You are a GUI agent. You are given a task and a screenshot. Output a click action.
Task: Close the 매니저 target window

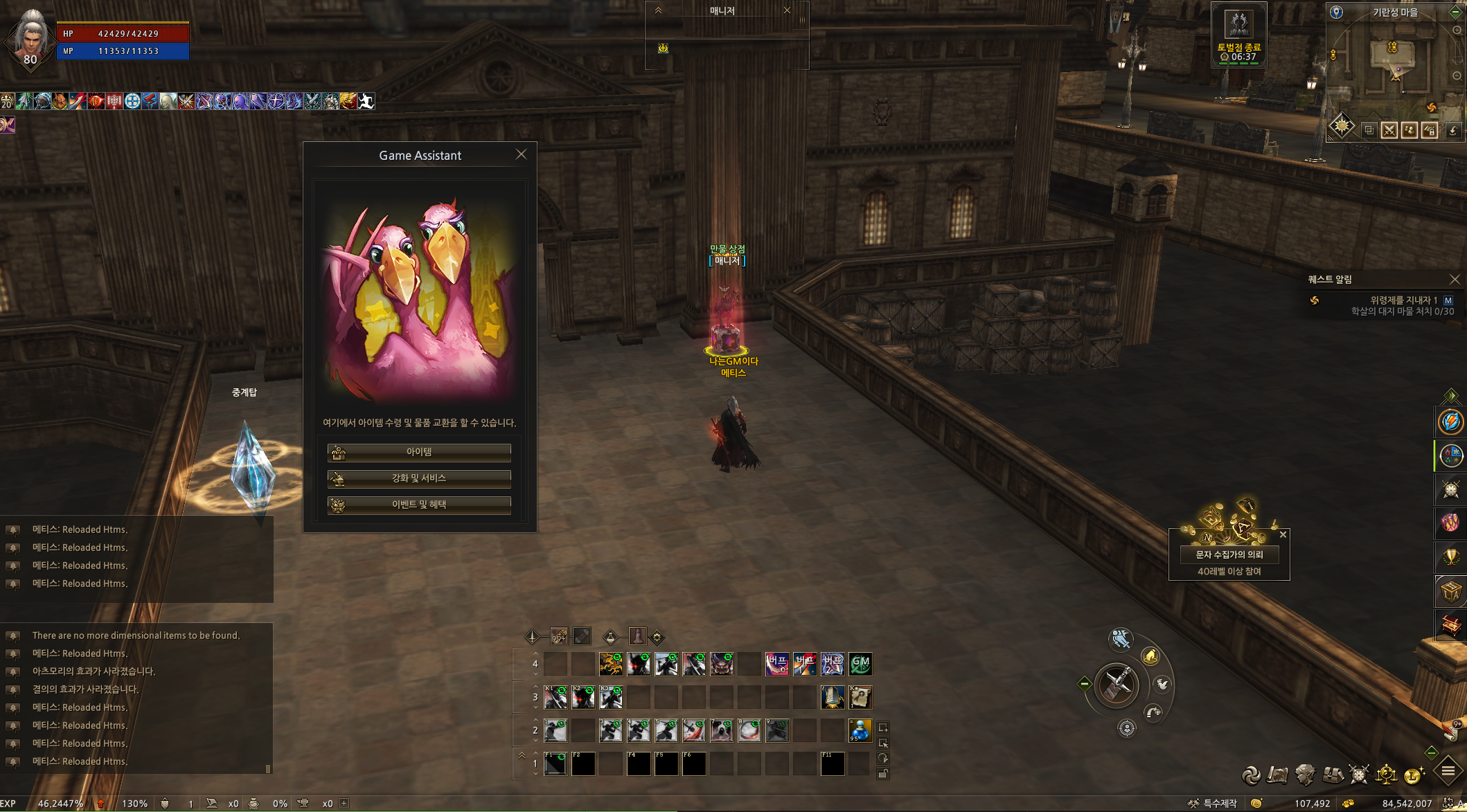pyautogui.click(x=787, y=10)
